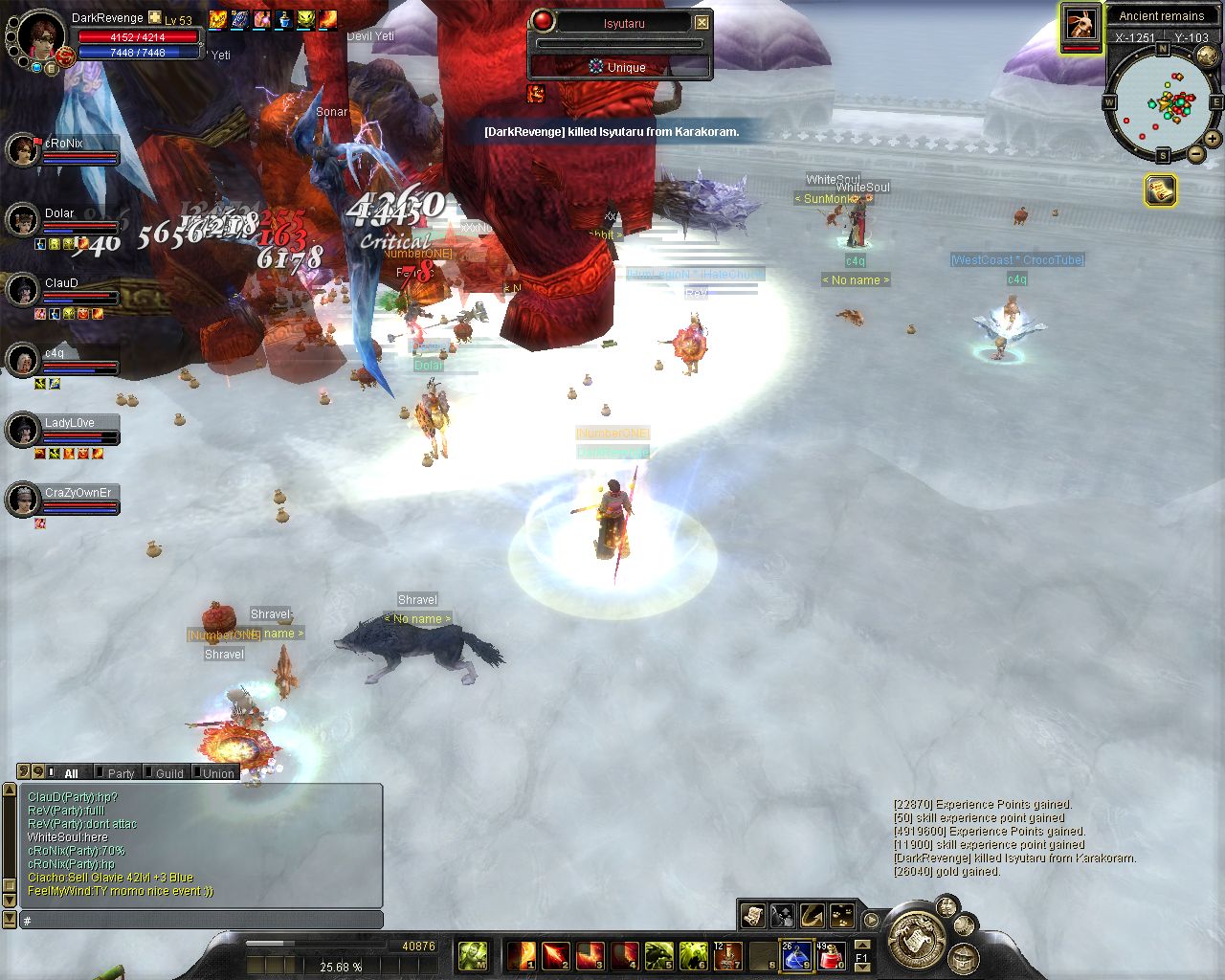The width and height of the screenshot is (1225, 980).
Task: Zoom out the minimap with the minus button
Action: tap(1195, 154)
